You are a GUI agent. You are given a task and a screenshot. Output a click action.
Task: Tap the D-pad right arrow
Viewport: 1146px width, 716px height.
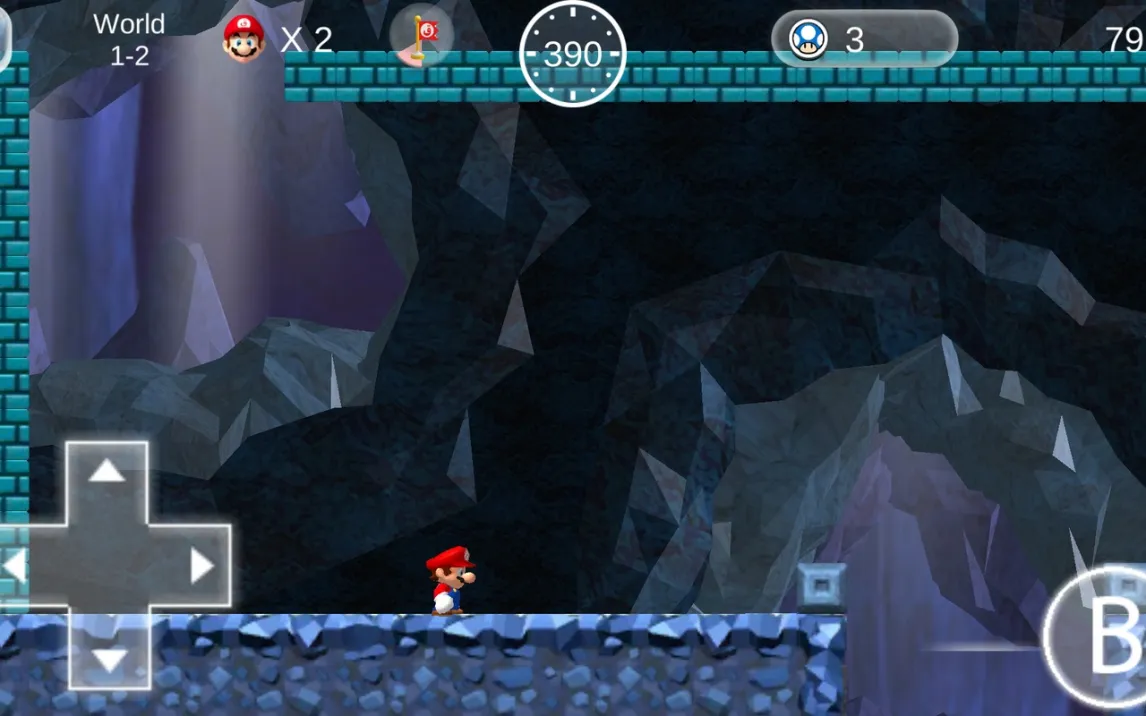click(201, 566)
